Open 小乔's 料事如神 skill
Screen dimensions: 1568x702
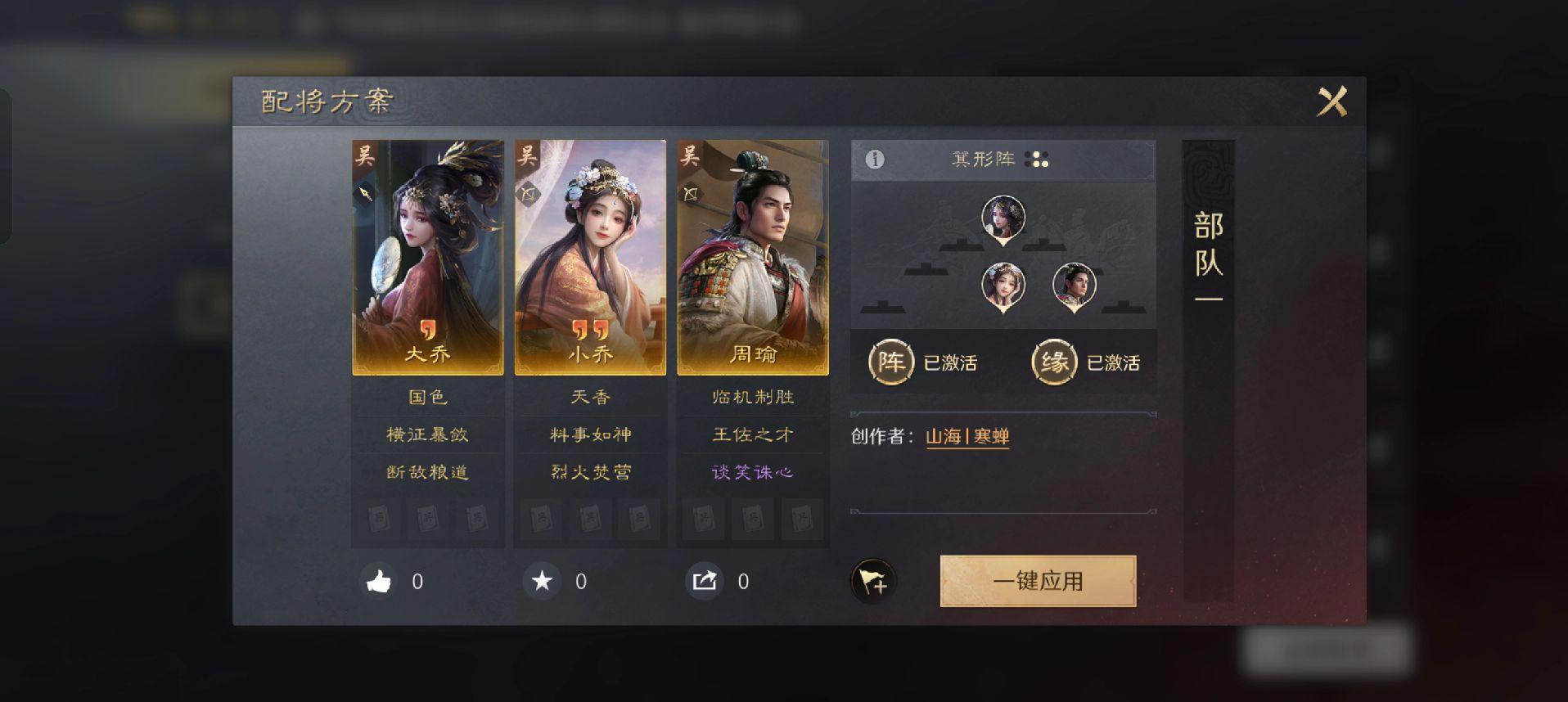[590, 434]
